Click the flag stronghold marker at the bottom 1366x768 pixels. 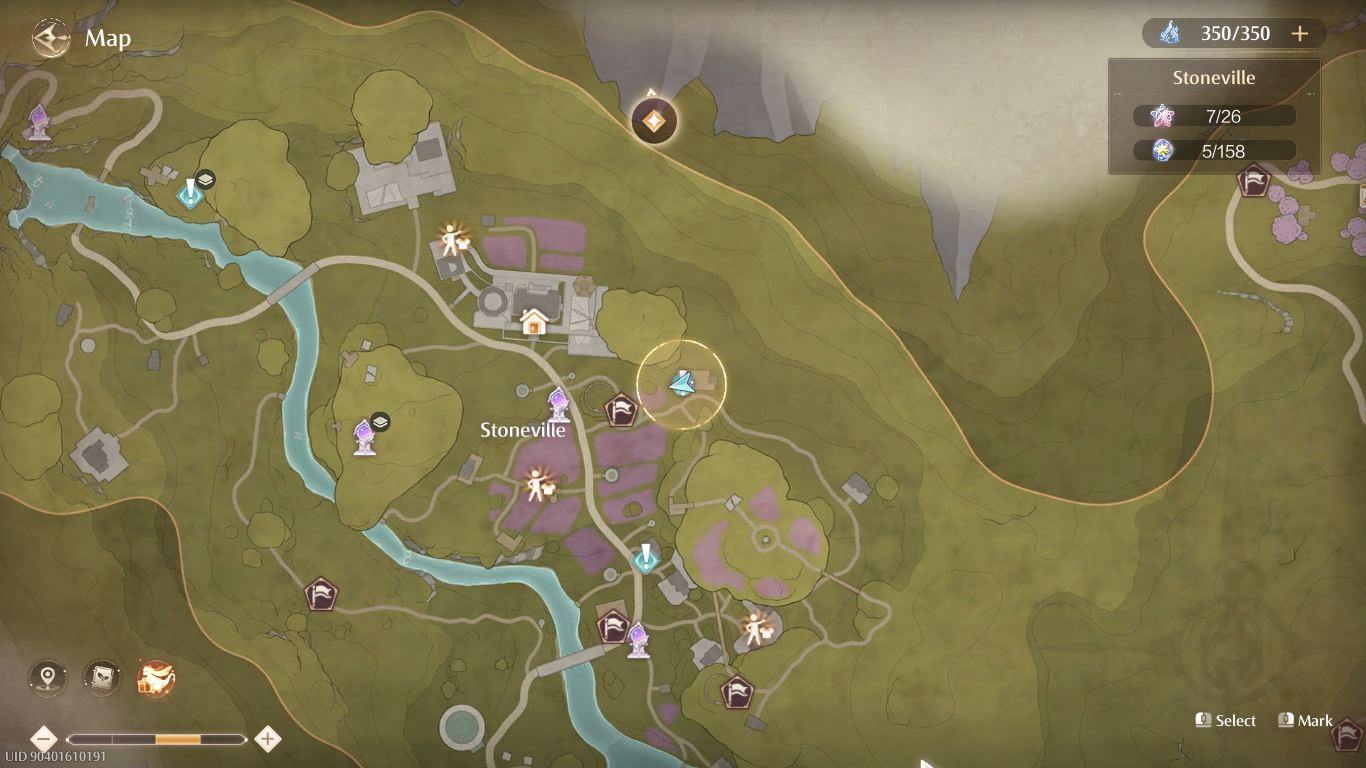tap(737, 690)
